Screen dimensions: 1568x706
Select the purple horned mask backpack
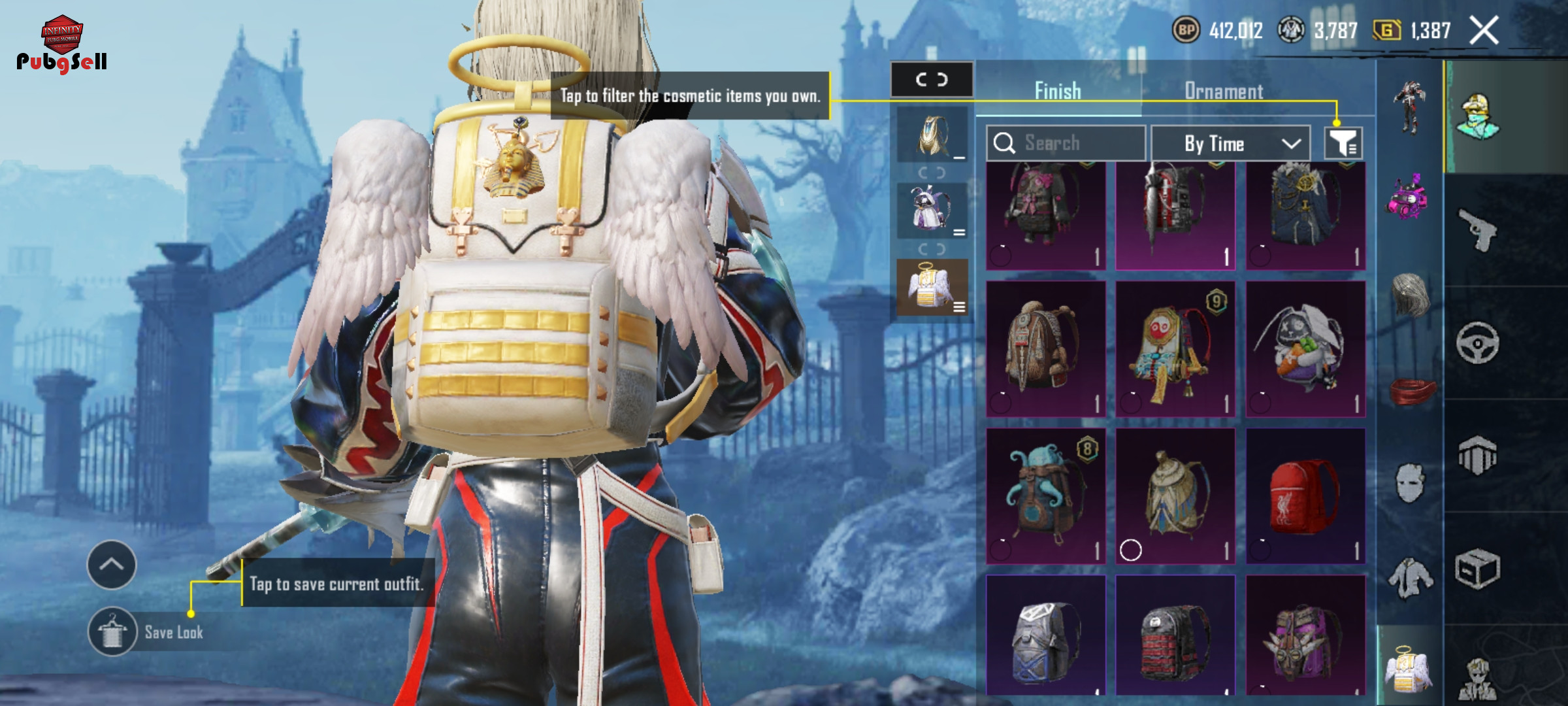[x=1305, y=639]
